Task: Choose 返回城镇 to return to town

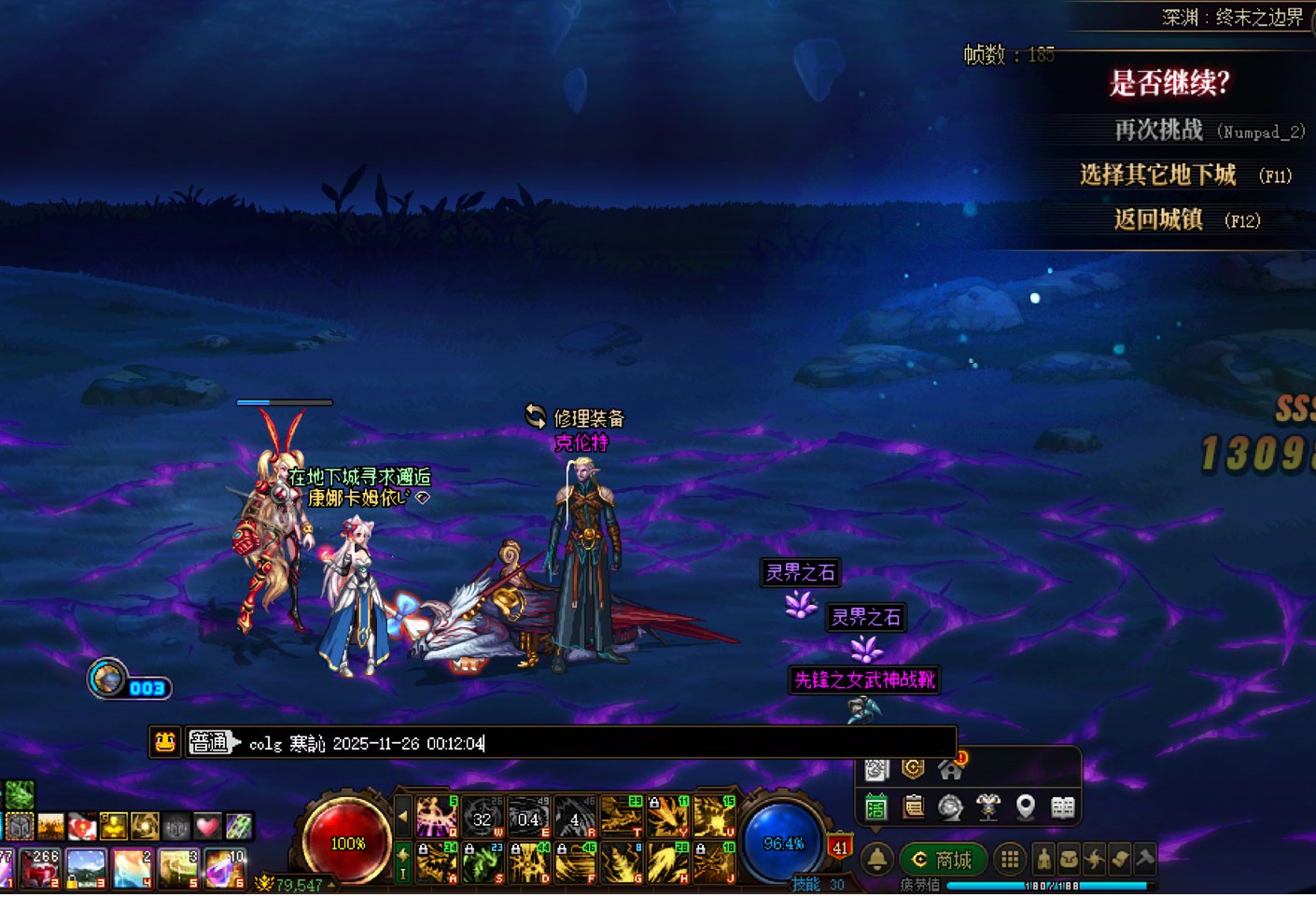Action: coord(1157,219)
